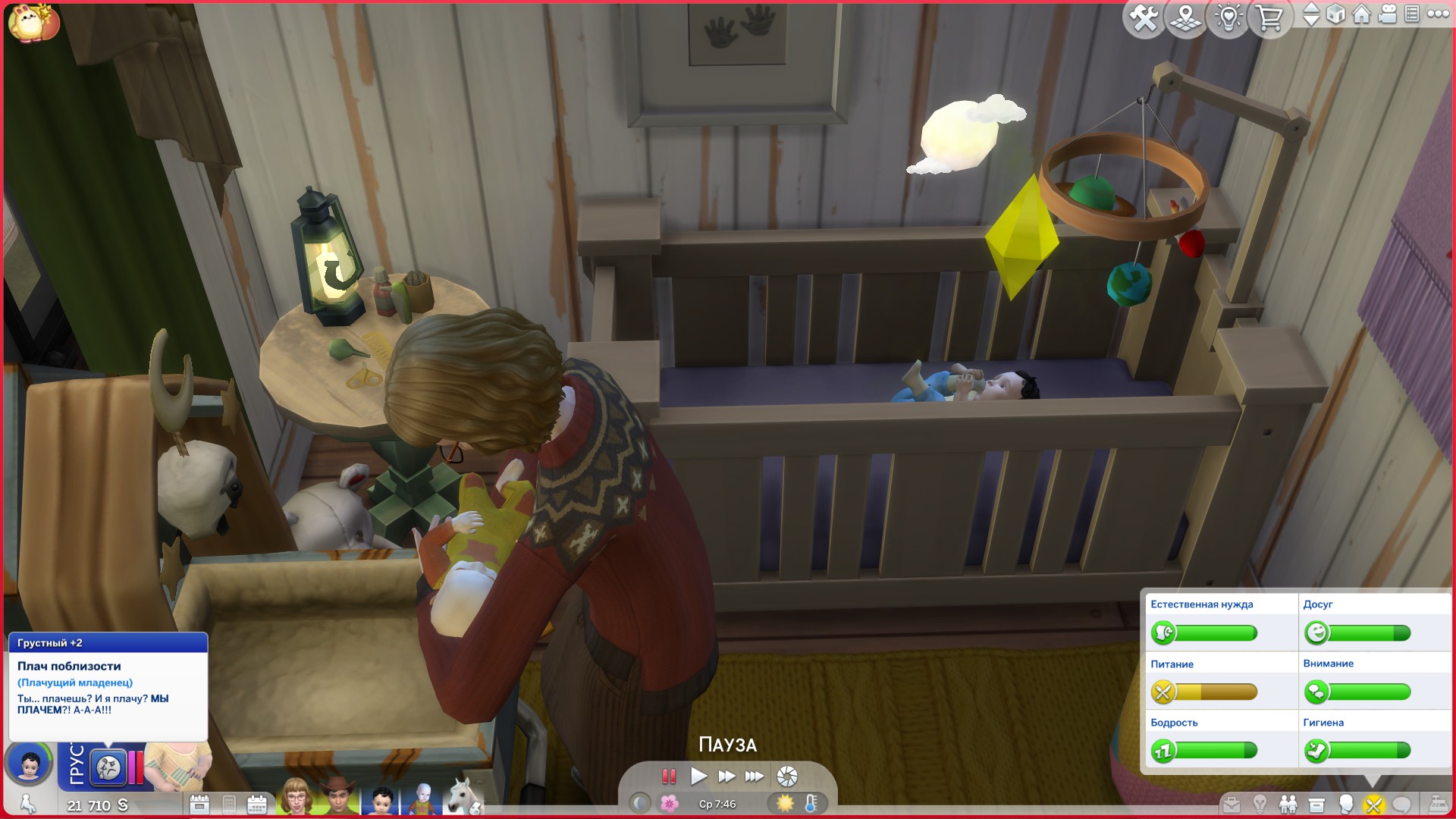This screenshot has height=819, width=1456.
Task: Select the cowboy hat Sim portrait
Action: point(339,798)
